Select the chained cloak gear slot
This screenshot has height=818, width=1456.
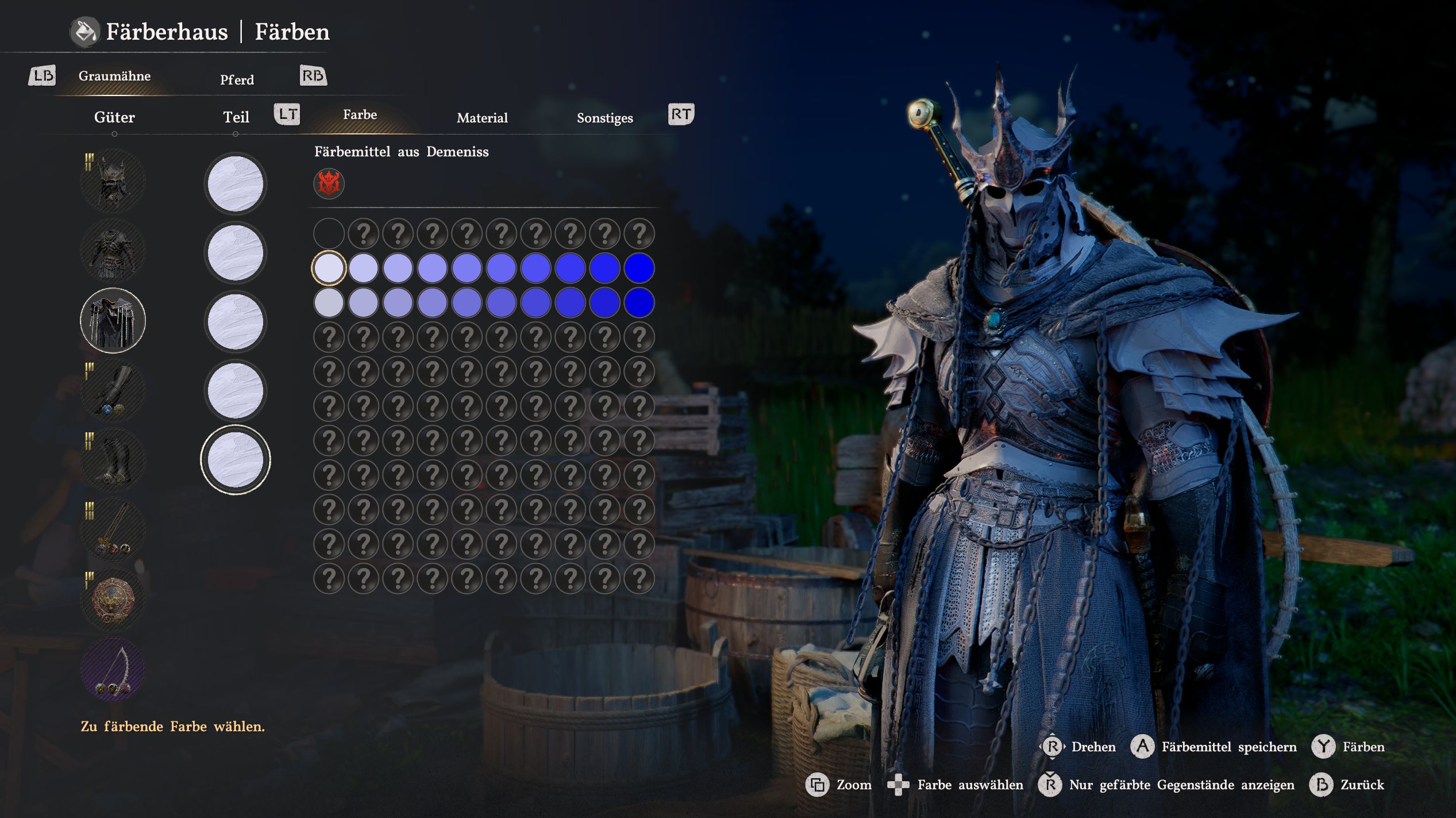point(113,320)
